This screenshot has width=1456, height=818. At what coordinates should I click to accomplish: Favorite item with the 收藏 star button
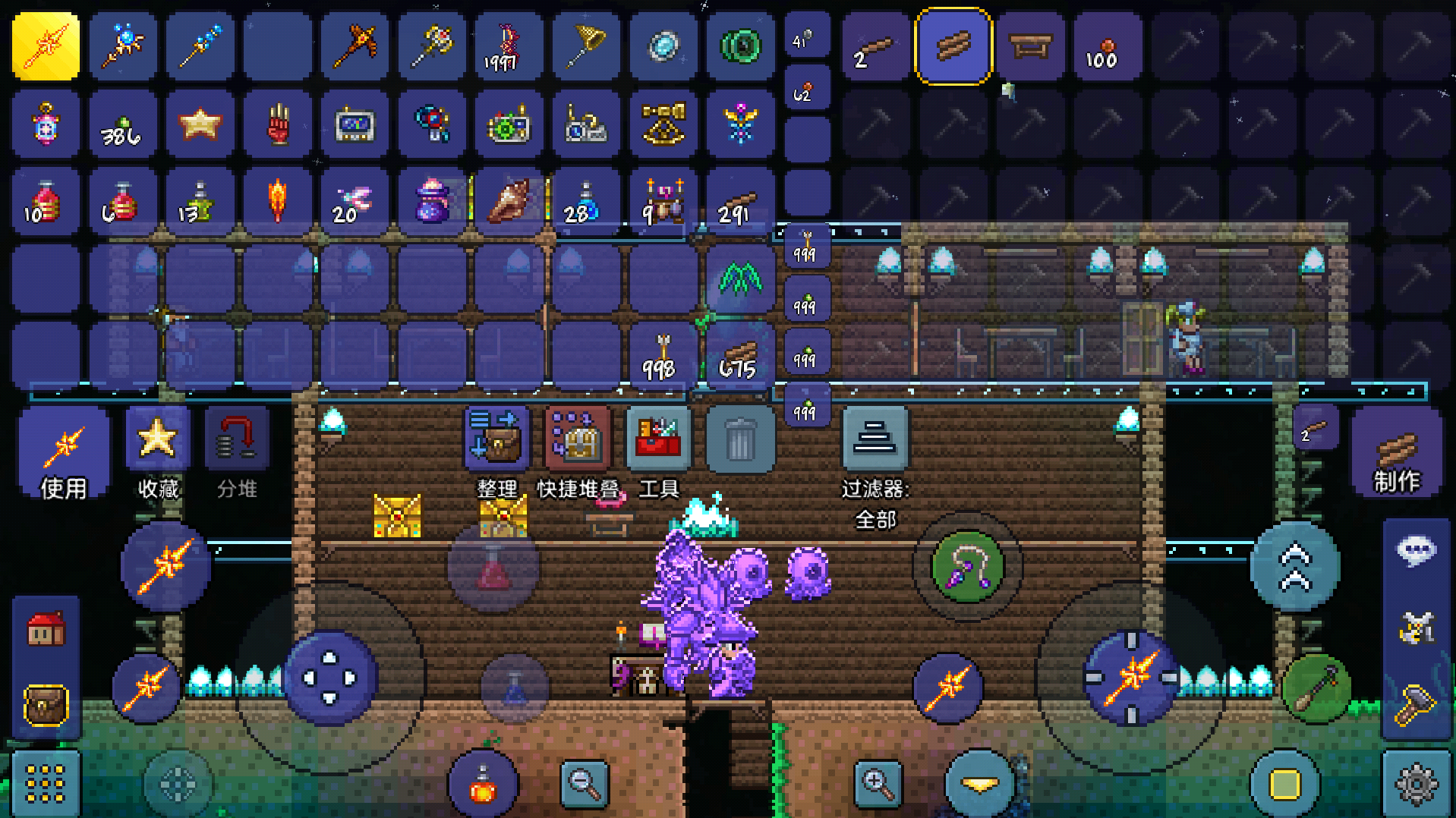[x=158, y=451]
